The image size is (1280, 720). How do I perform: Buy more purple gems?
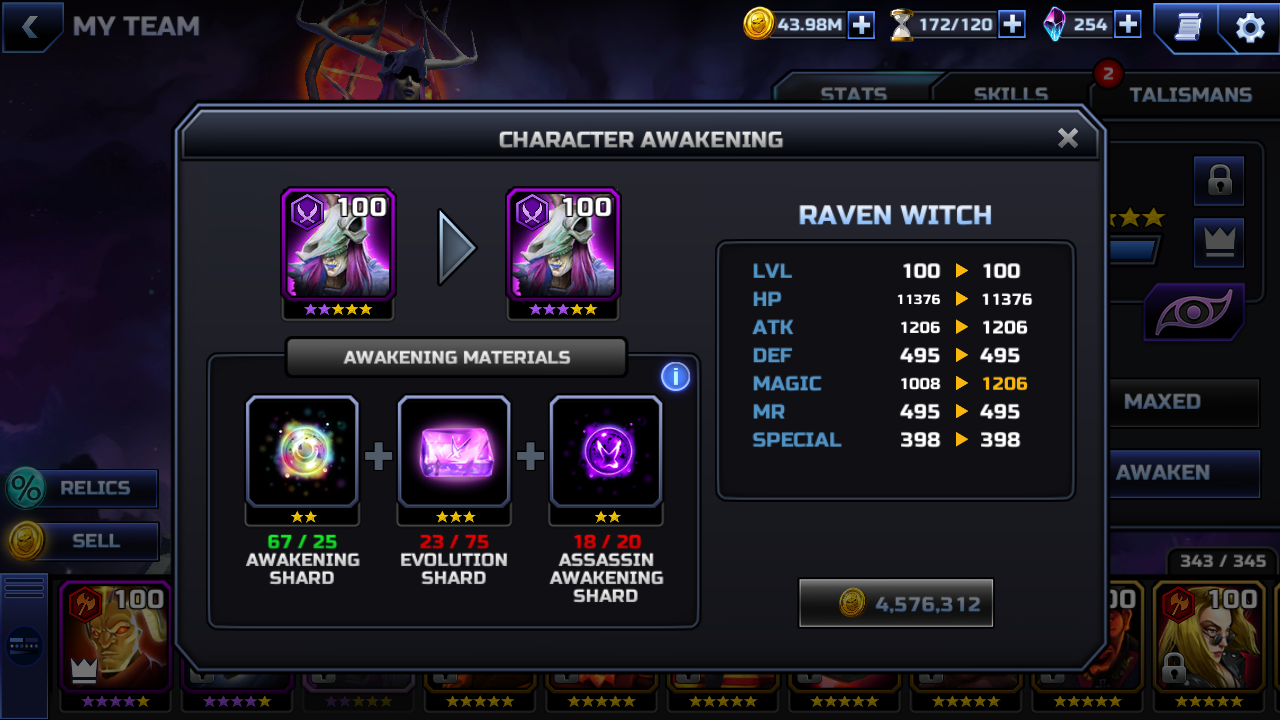tap(1128, 25)
